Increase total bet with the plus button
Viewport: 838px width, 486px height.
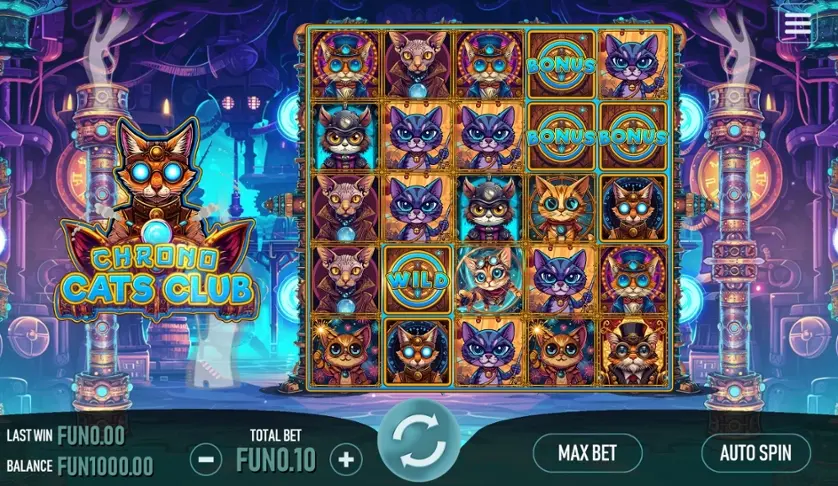[346, 460]
